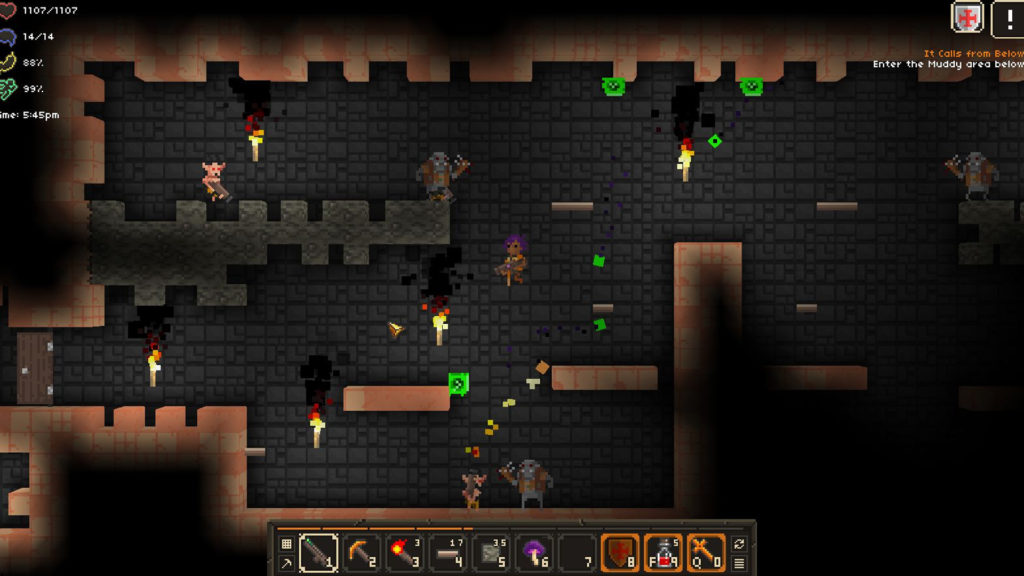The image size is (1024, 576).
Task: Select the purple mushroom in slot 6
Action: coord(534,552)
